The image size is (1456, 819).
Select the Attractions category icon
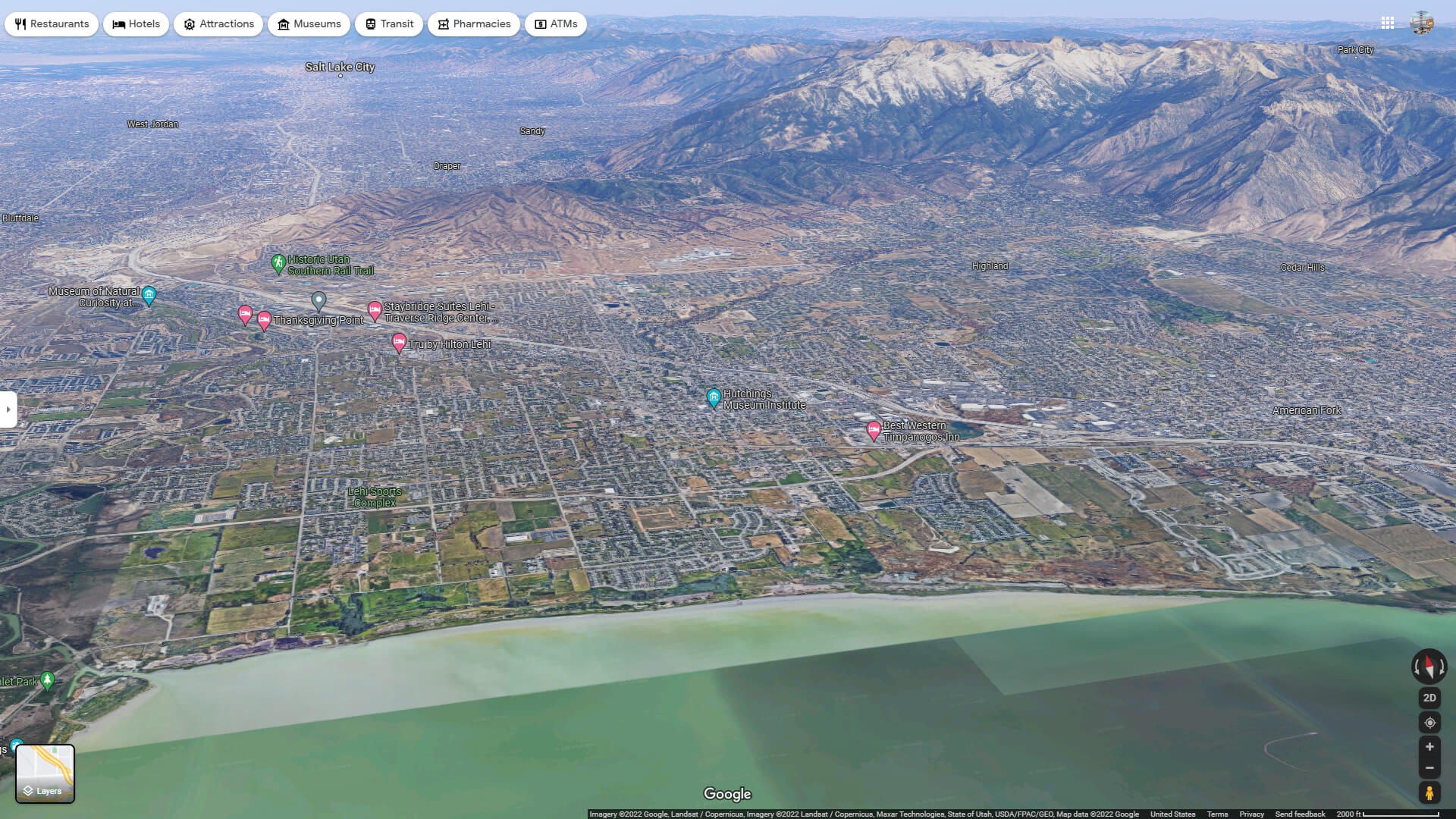coord(189,24)
